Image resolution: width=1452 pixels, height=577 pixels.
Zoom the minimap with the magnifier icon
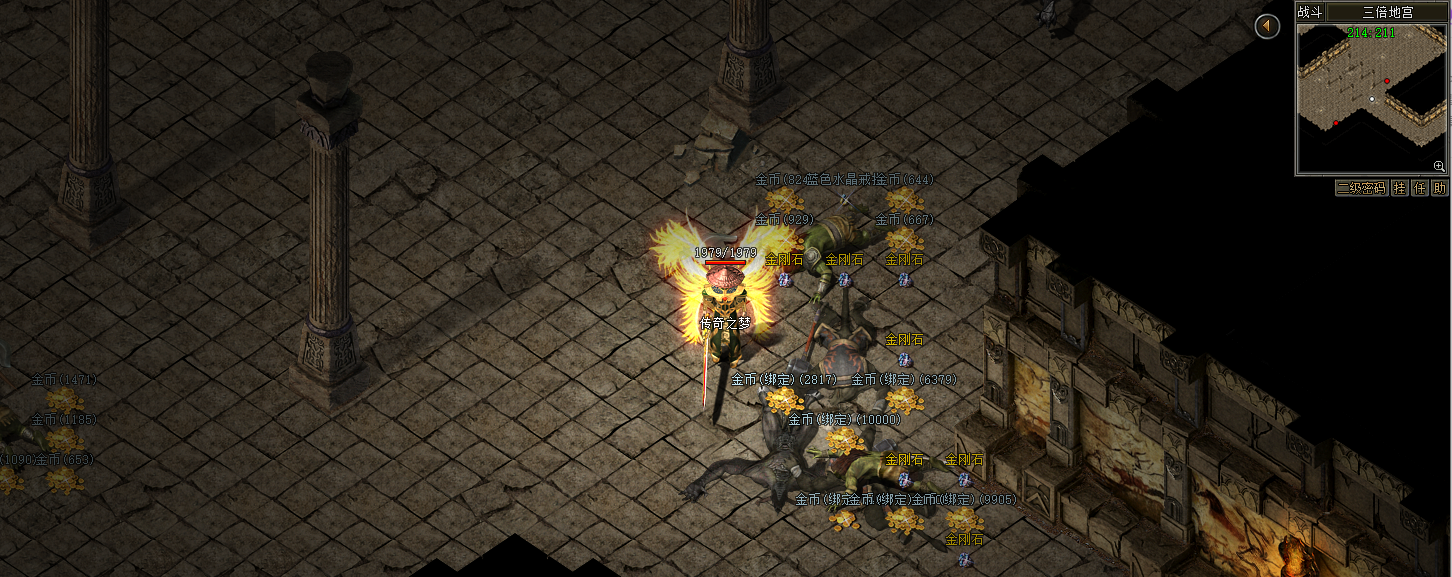click(1439, 165)
